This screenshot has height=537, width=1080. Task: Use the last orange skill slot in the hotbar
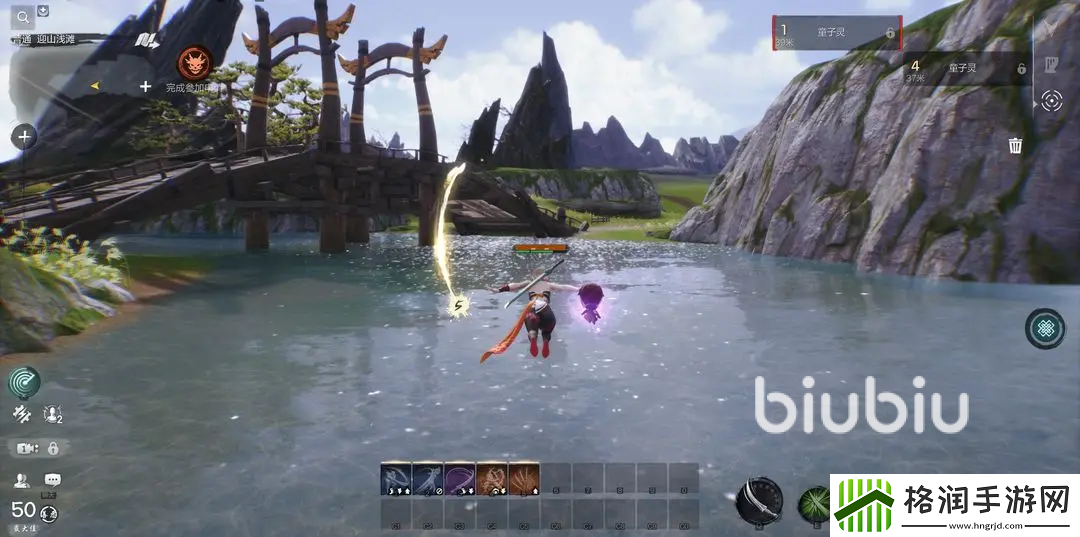point(523,479)
